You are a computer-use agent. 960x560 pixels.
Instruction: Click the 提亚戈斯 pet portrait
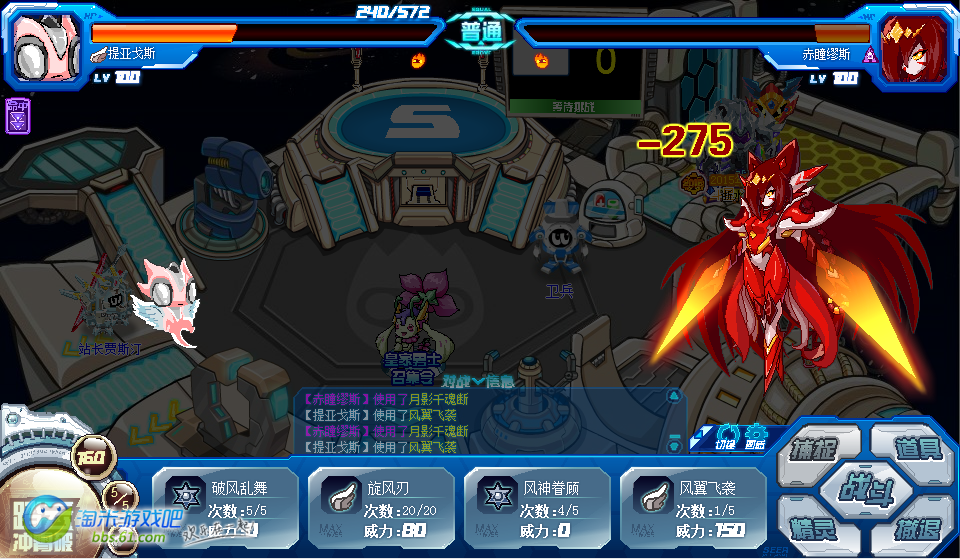click(x=44, y=45)
